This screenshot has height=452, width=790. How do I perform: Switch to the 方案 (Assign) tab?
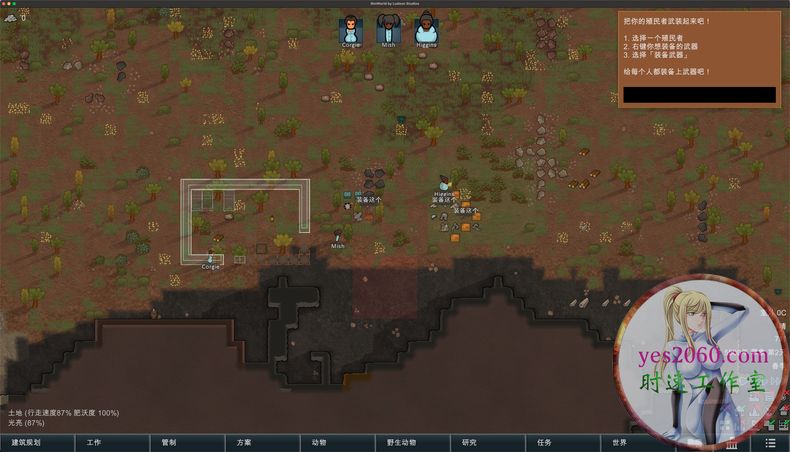pos(244,442)
